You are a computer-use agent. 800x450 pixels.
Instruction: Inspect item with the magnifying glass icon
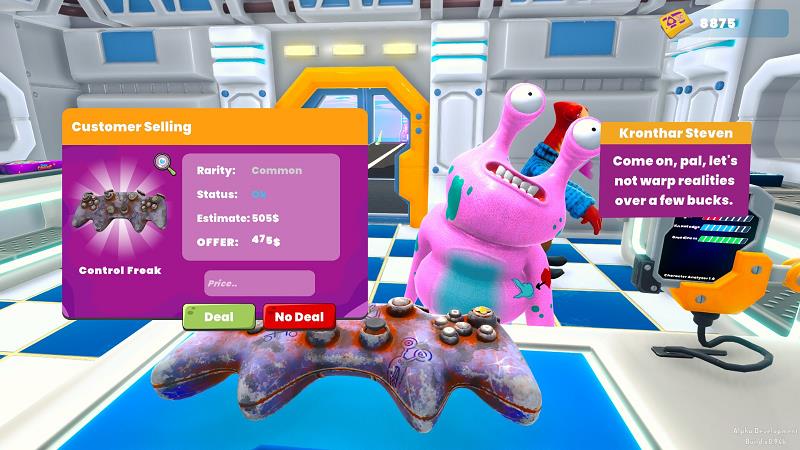tap(165, 163)
